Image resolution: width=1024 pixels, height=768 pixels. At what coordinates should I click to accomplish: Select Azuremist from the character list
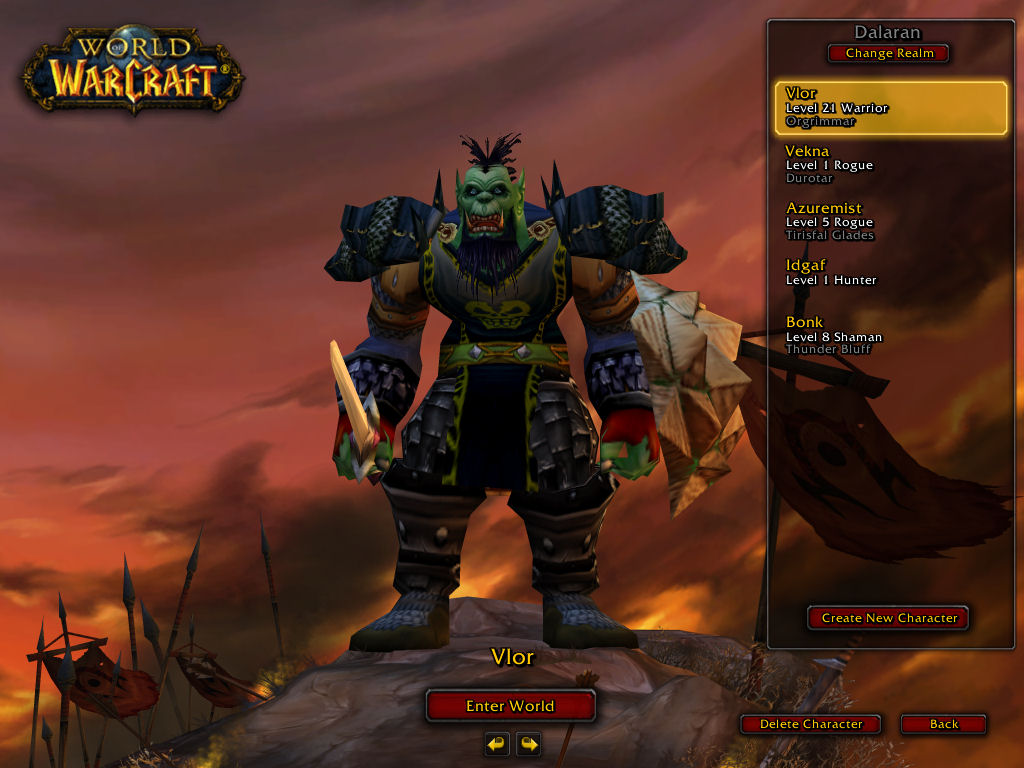[888, 222]
